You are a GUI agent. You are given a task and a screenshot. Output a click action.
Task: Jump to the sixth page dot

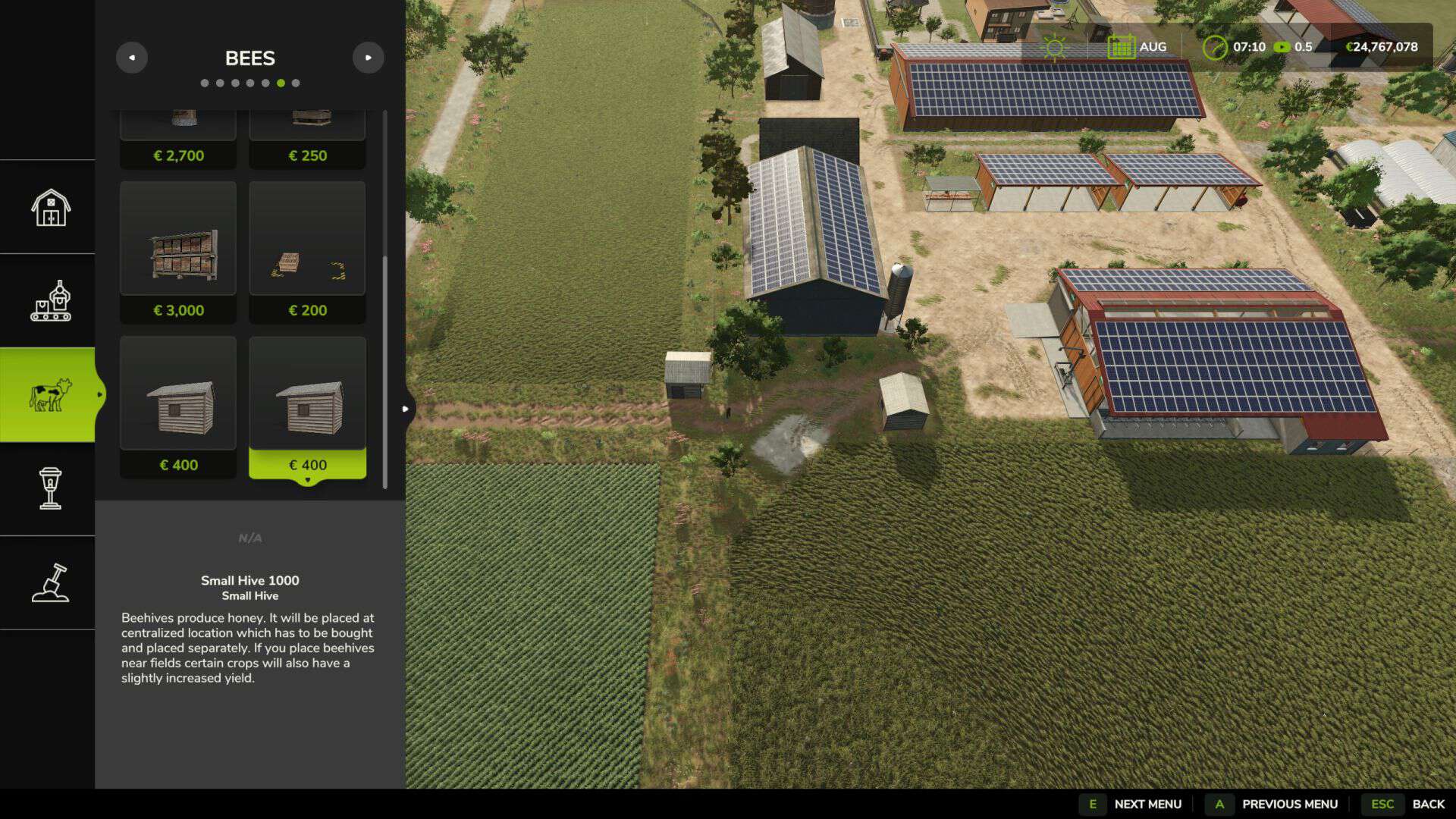pyautogui.click(x=281, y=83)
